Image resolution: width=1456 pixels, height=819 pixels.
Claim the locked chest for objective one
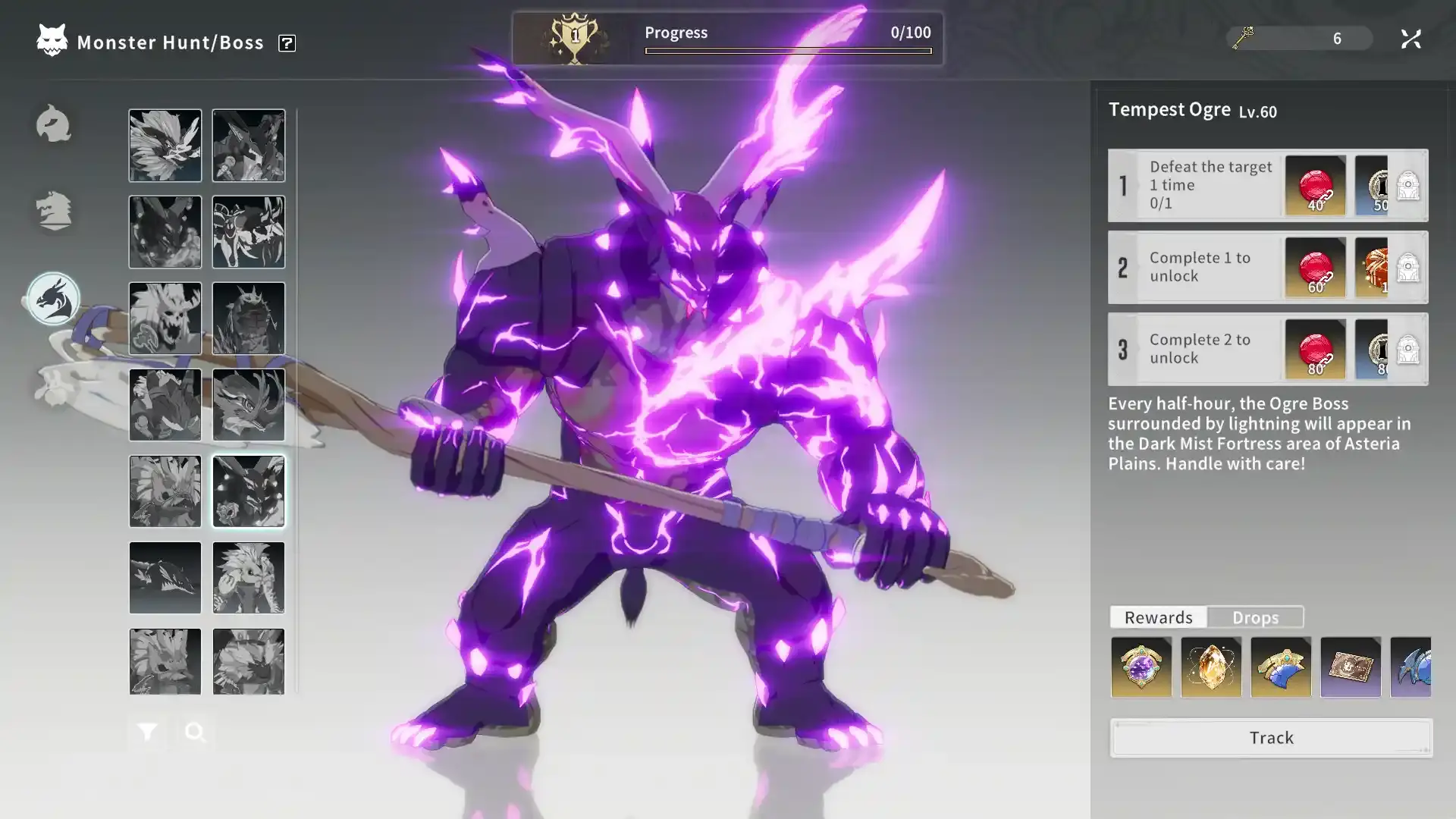pyautogui.click(x=1408, y=186)
